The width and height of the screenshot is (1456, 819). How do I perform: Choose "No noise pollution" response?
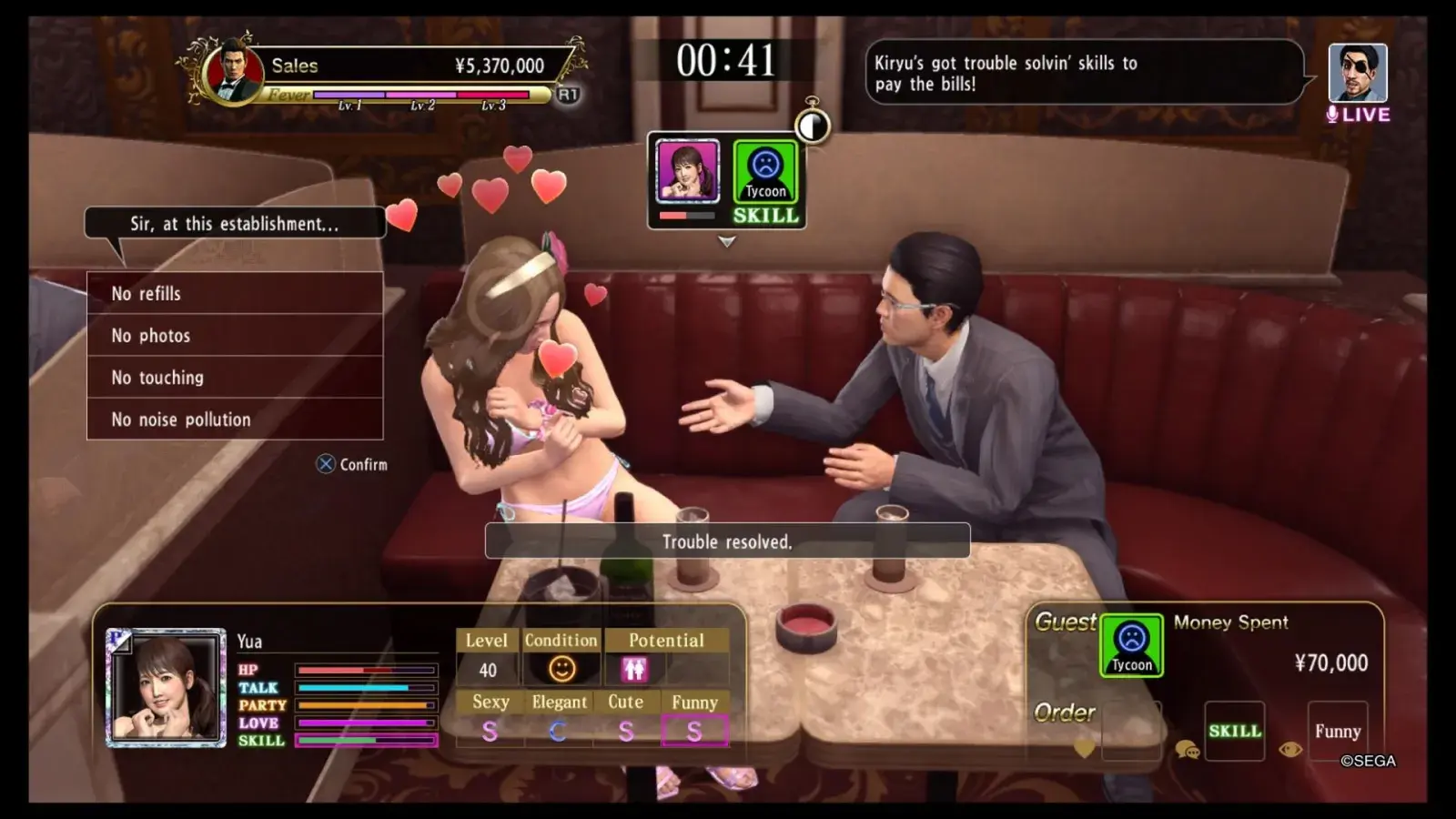[x=235, y=419]
